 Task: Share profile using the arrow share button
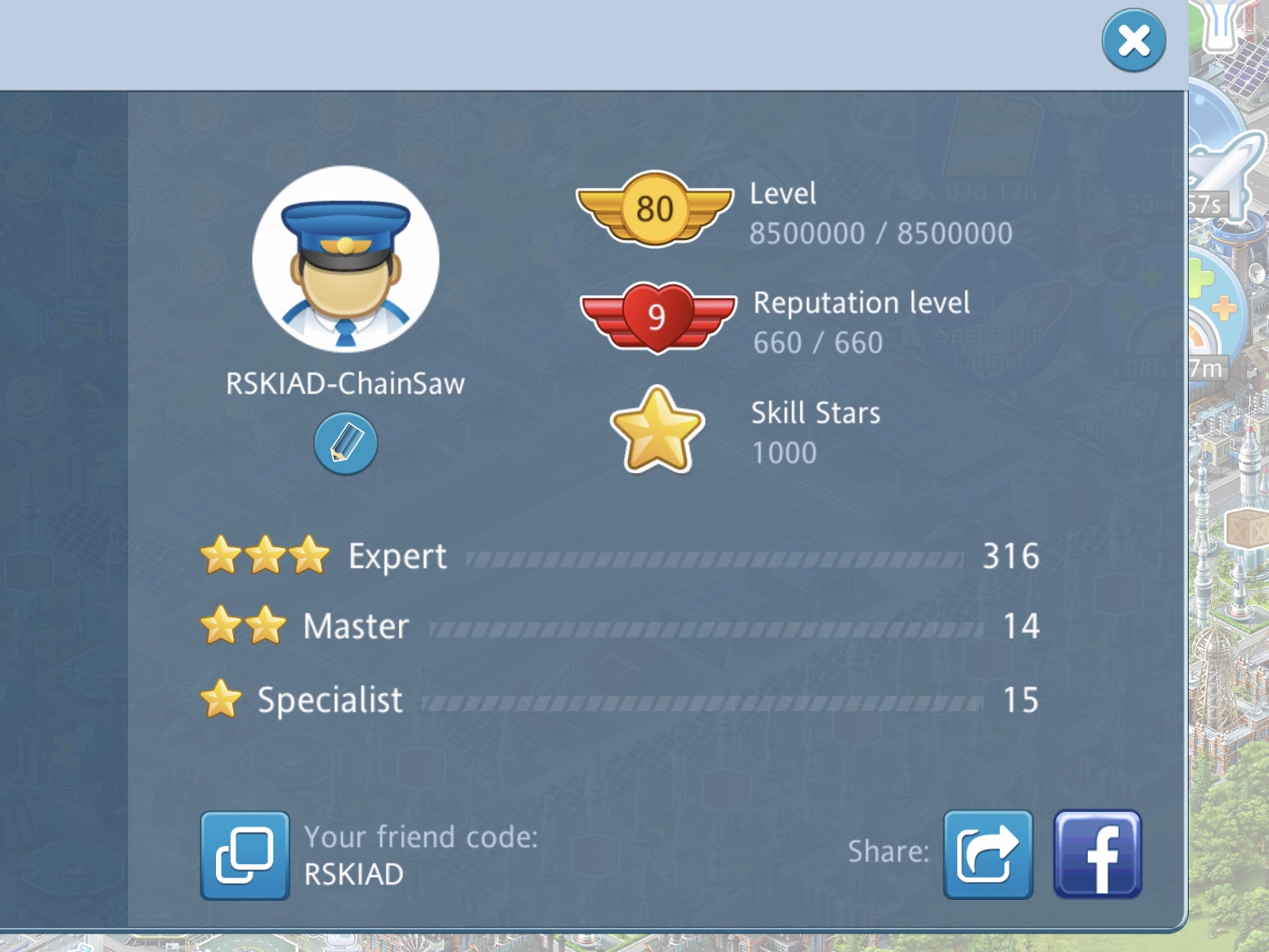click(x=988, y=855)
